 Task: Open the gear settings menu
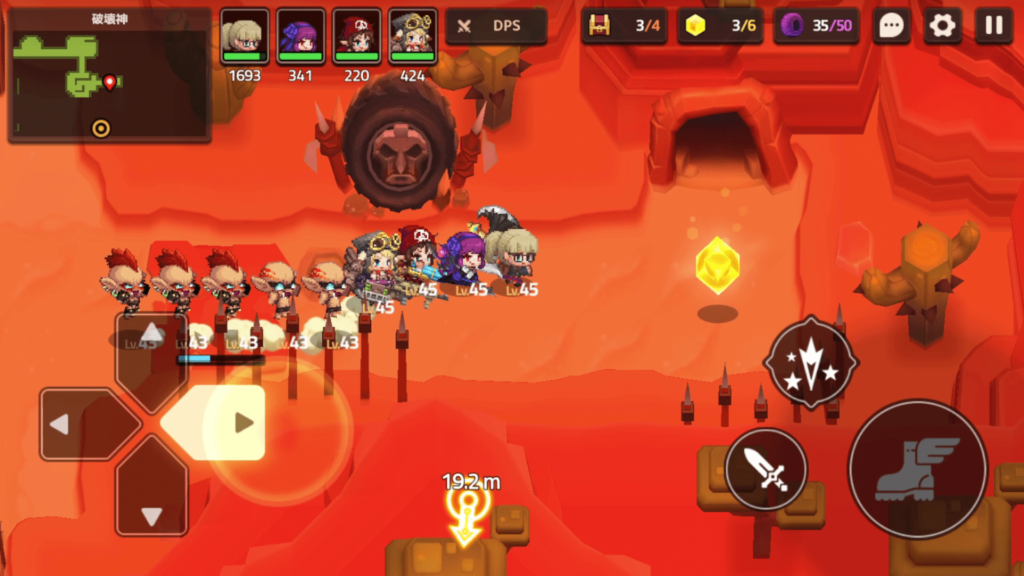pos(942,26)
